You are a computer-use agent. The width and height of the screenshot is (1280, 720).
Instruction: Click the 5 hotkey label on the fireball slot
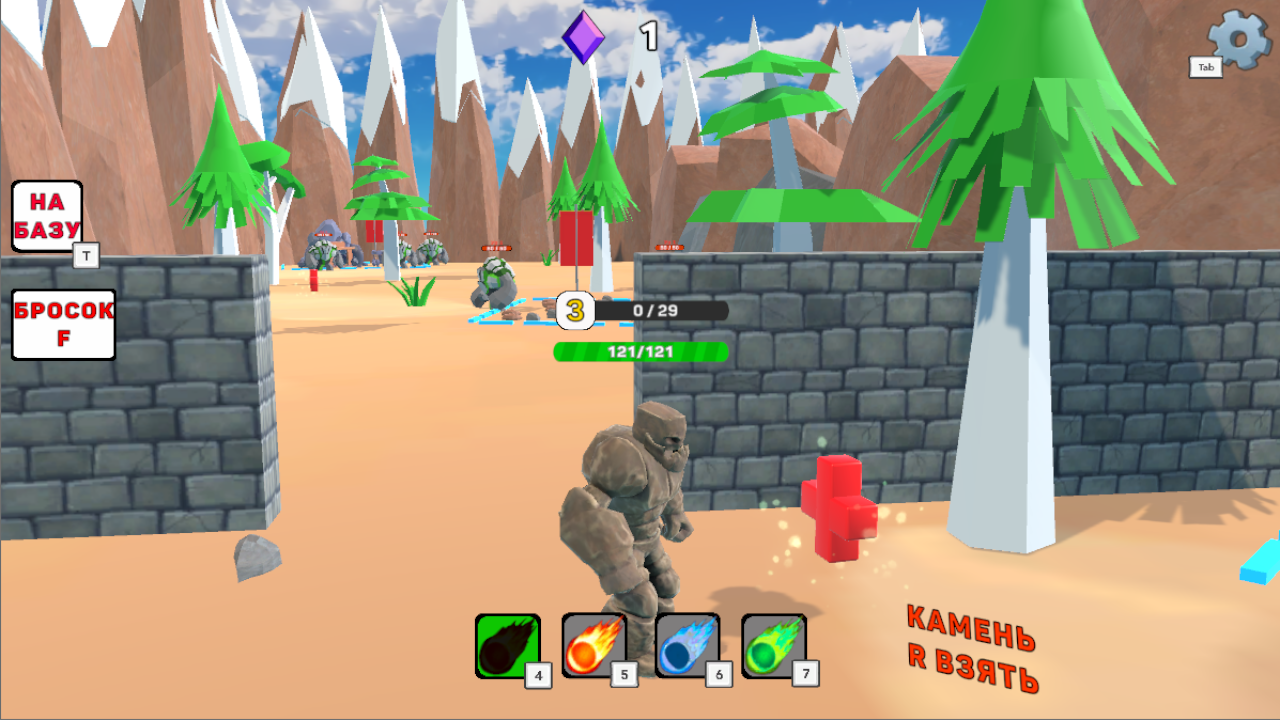click(622, 675)
